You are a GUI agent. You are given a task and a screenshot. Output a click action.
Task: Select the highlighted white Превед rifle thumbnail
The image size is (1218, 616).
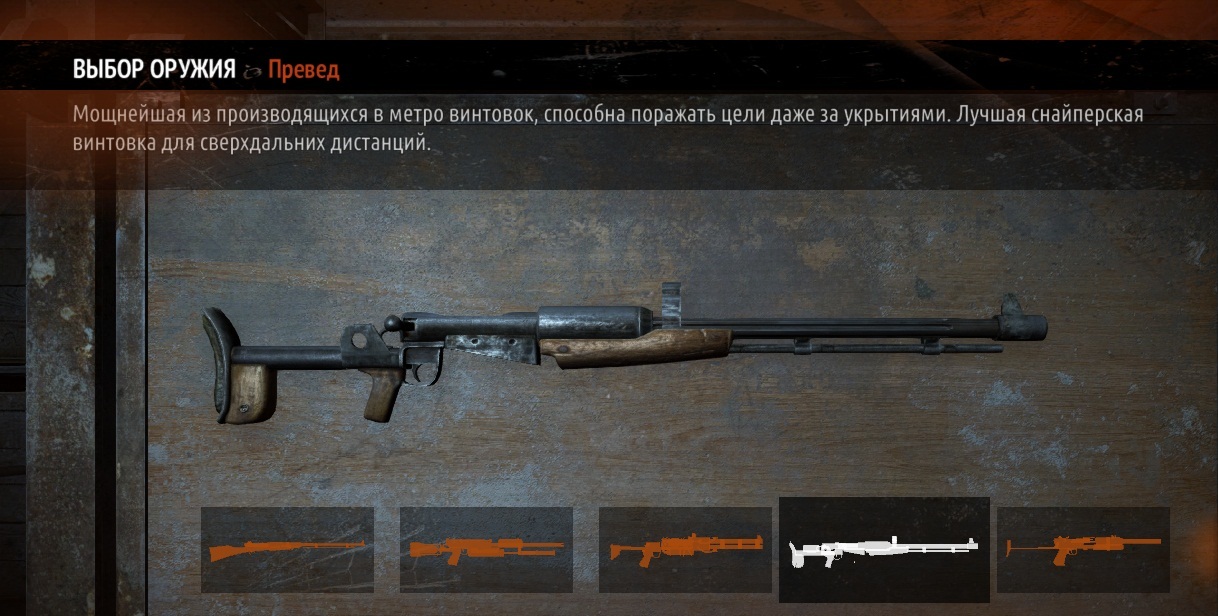point(884,549)
